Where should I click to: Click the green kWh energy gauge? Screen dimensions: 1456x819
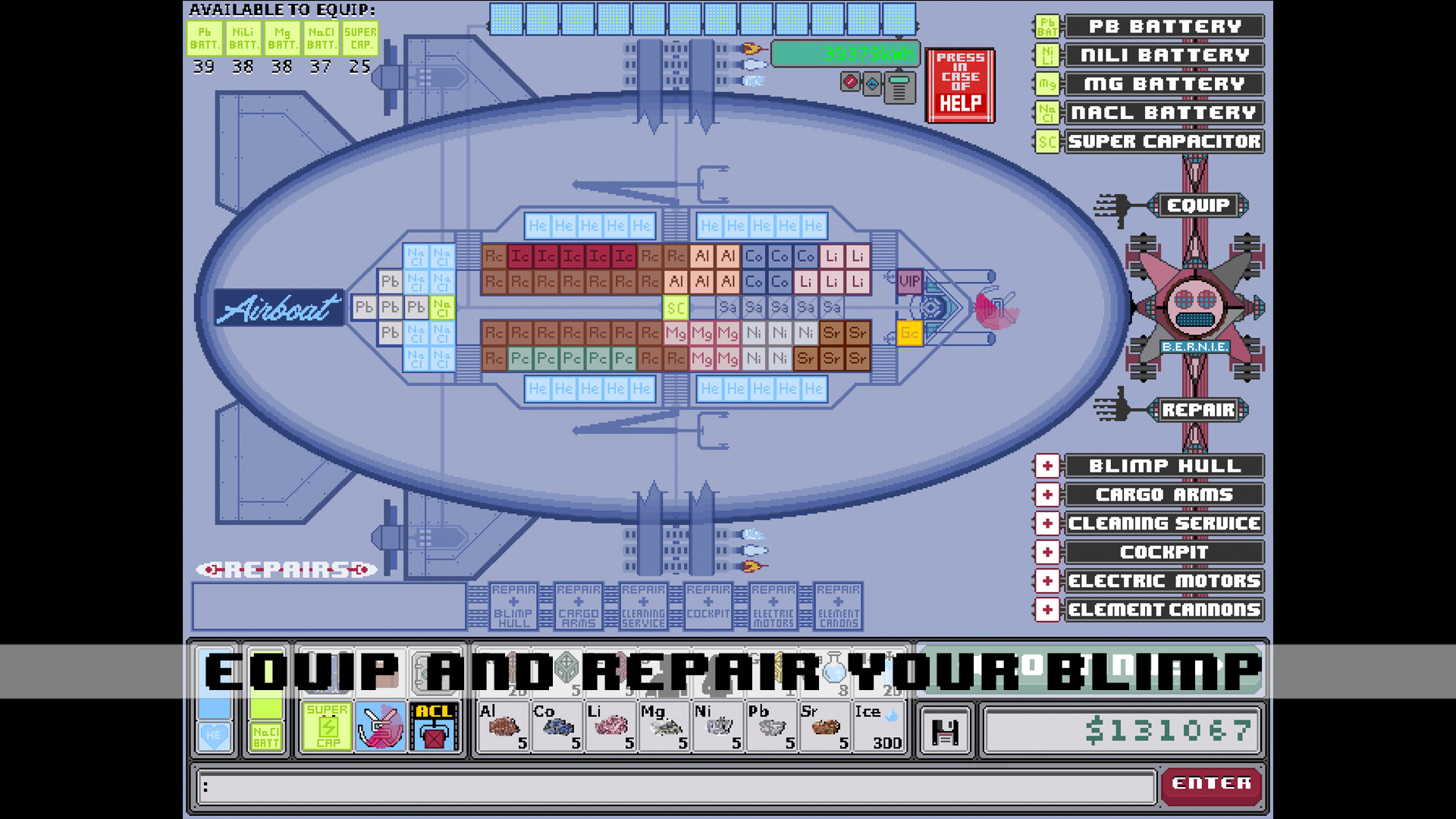[846, 53]
